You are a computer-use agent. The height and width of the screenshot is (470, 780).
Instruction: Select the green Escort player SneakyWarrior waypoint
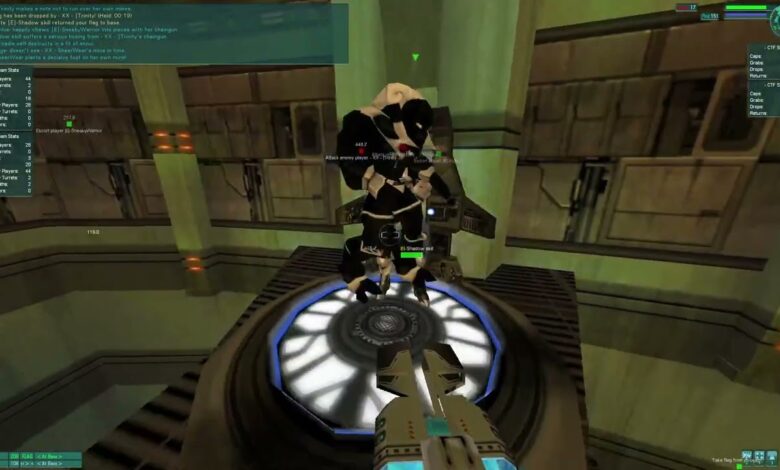coord(70,124)
